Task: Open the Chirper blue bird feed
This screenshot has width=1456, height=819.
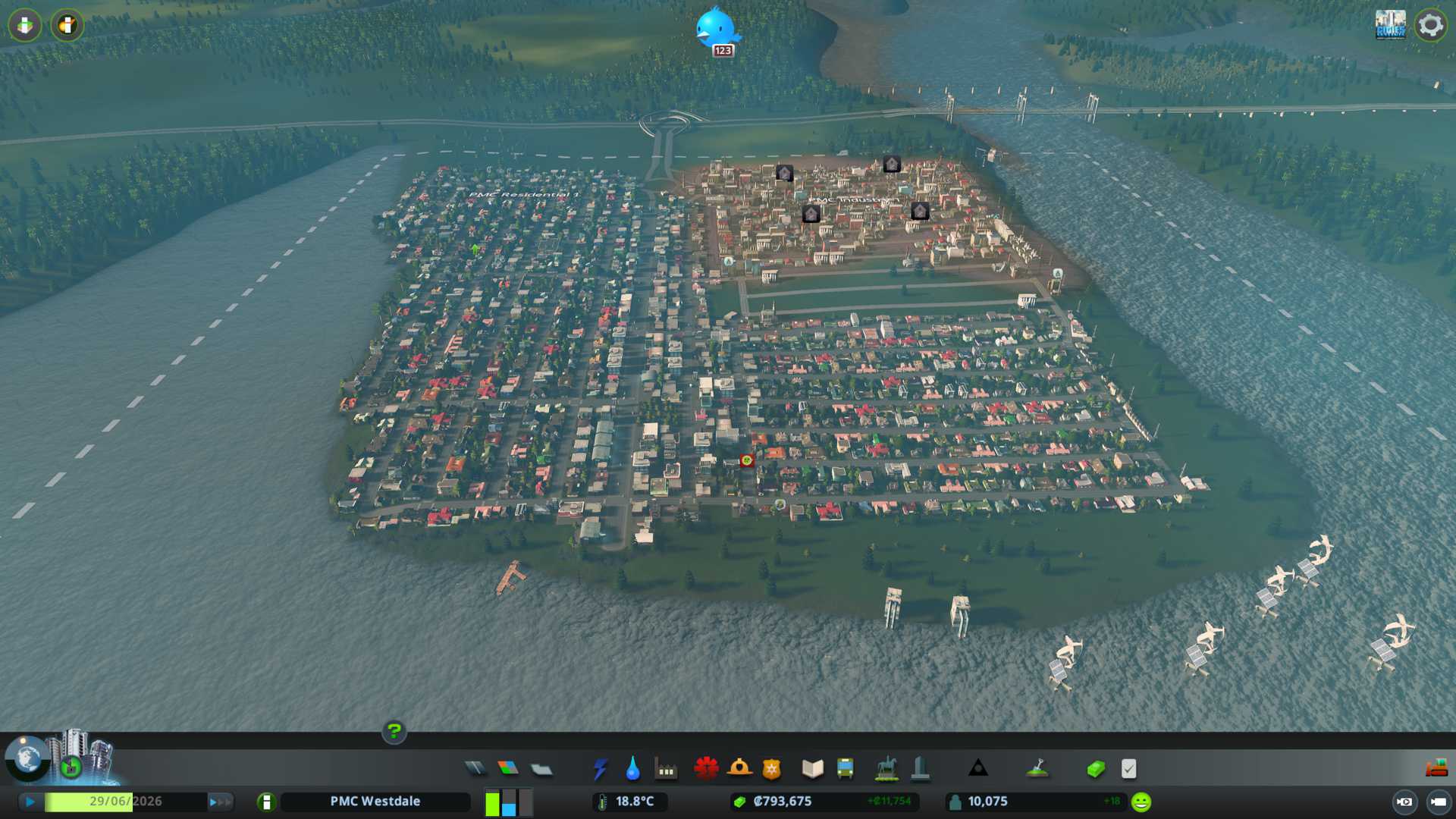Action: pyautogui.click(x=716, y=29)
